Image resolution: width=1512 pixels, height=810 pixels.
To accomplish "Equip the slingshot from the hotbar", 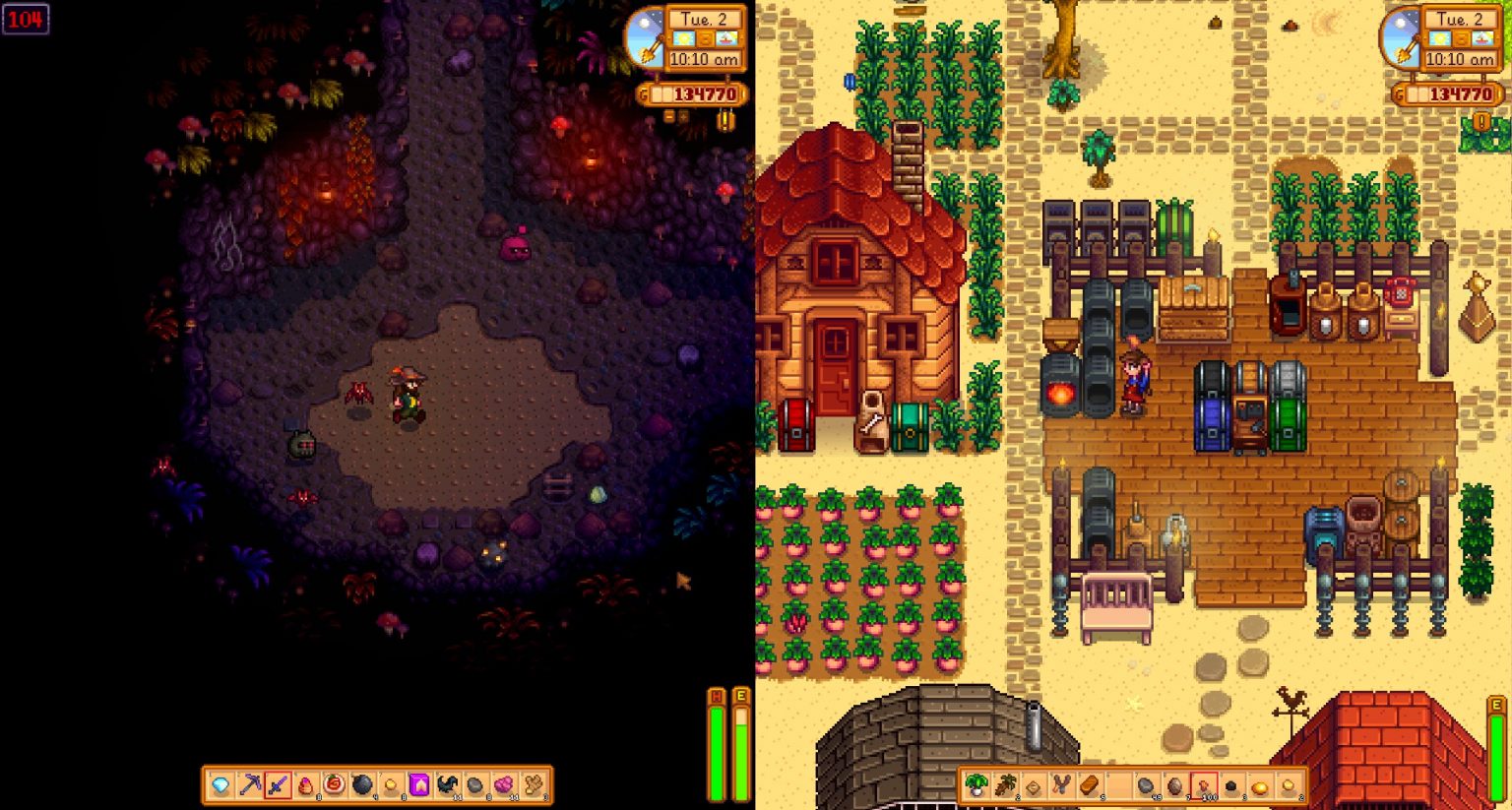I will [x=1062, y=785].
